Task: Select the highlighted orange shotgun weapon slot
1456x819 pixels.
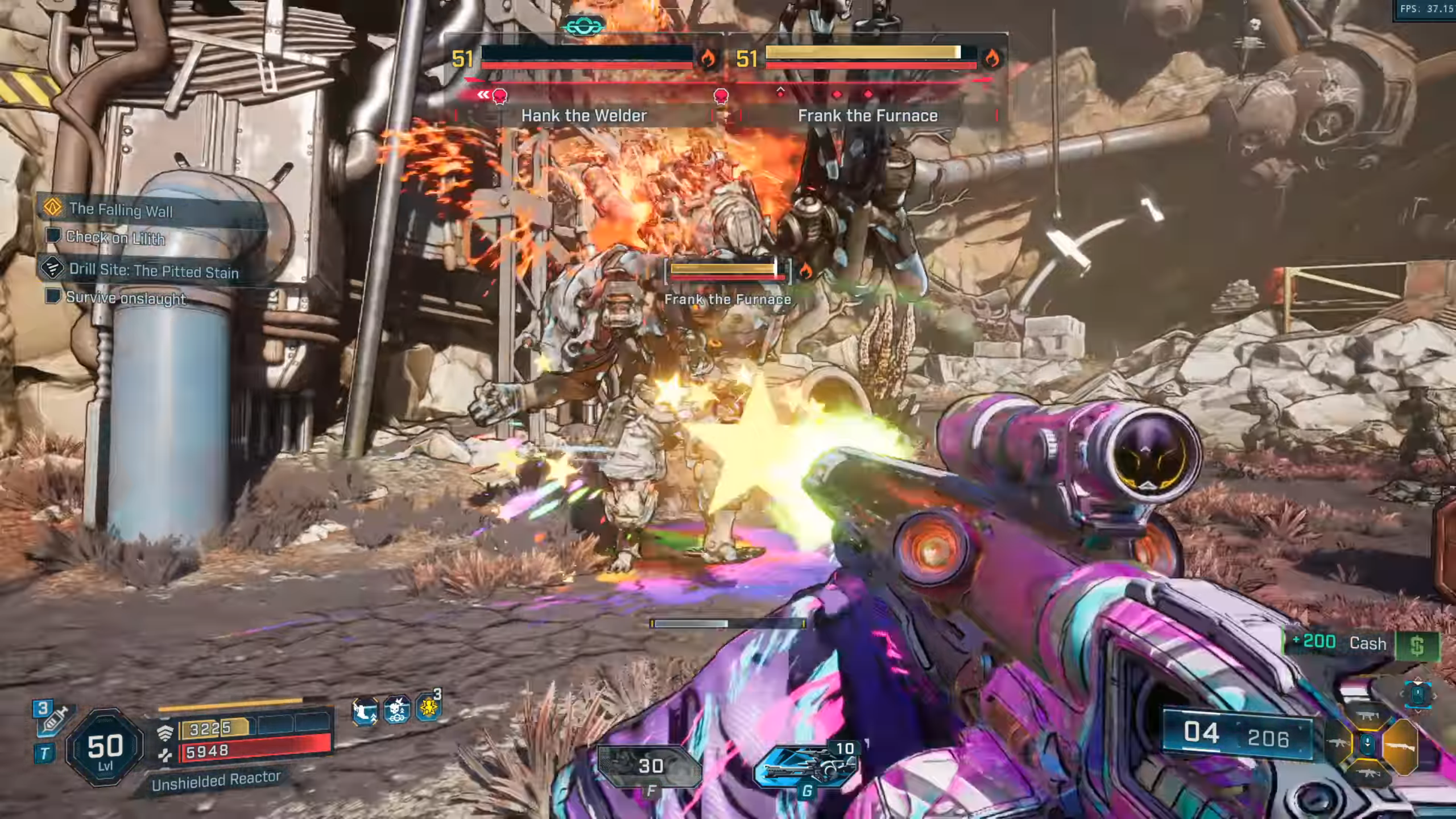Action: pos(1400,746)
